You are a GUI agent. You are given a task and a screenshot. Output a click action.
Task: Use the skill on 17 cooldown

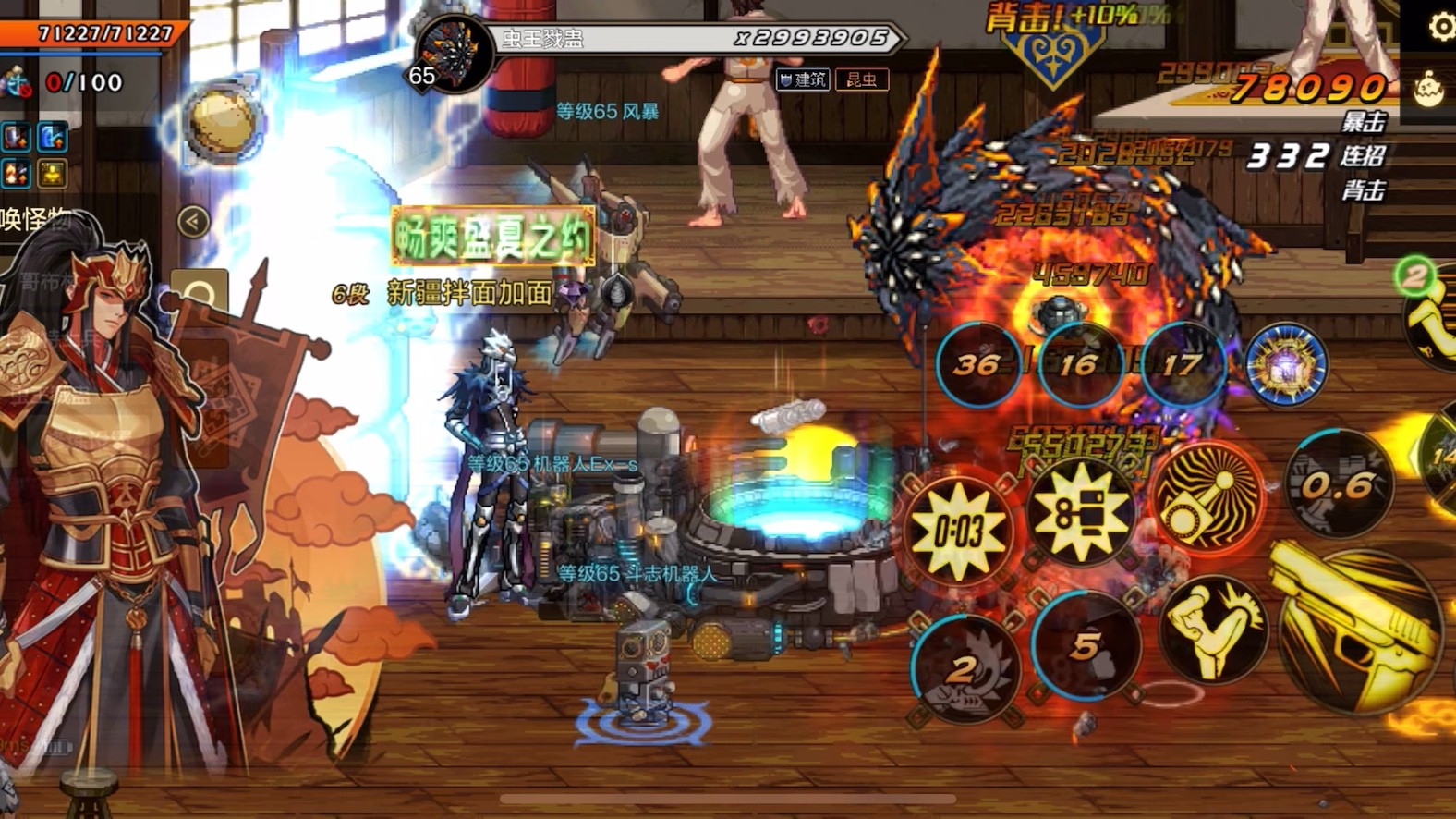click(x=1182, y=365)
